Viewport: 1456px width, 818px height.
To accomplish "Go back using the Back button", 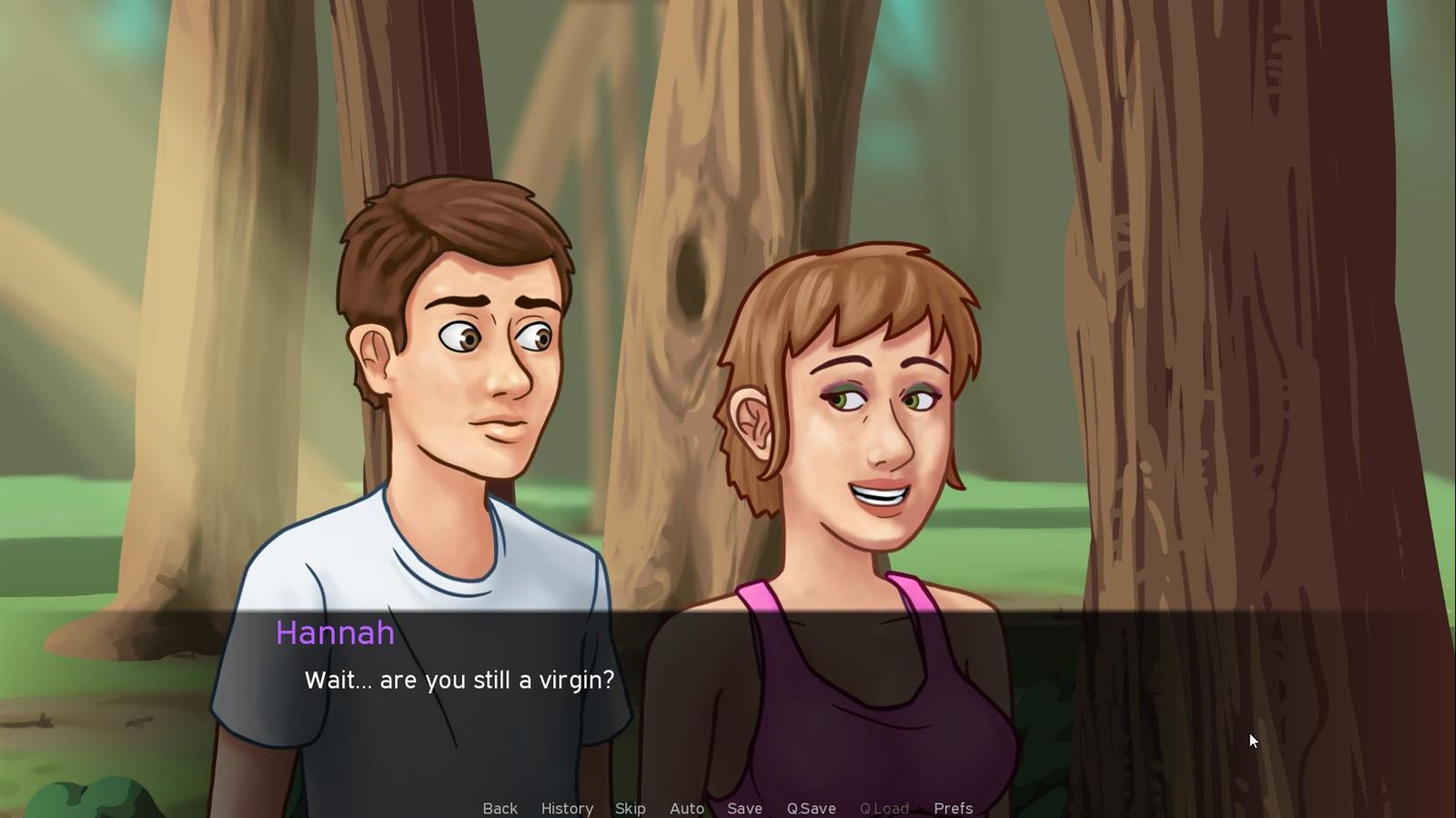I will tap(500, 808).
